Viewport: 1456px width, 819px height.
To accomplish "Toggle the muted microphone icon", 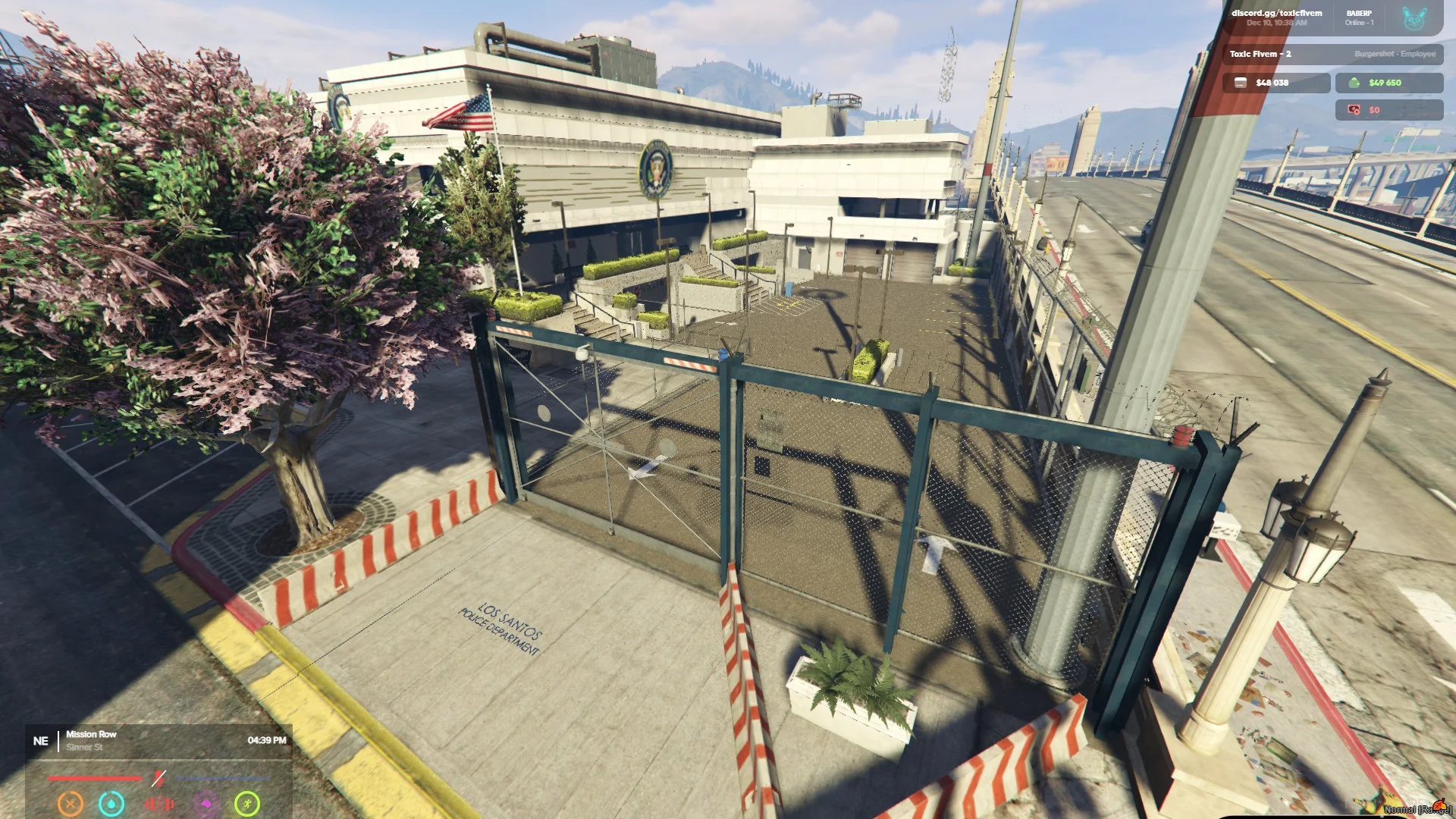I will (158, 778).
